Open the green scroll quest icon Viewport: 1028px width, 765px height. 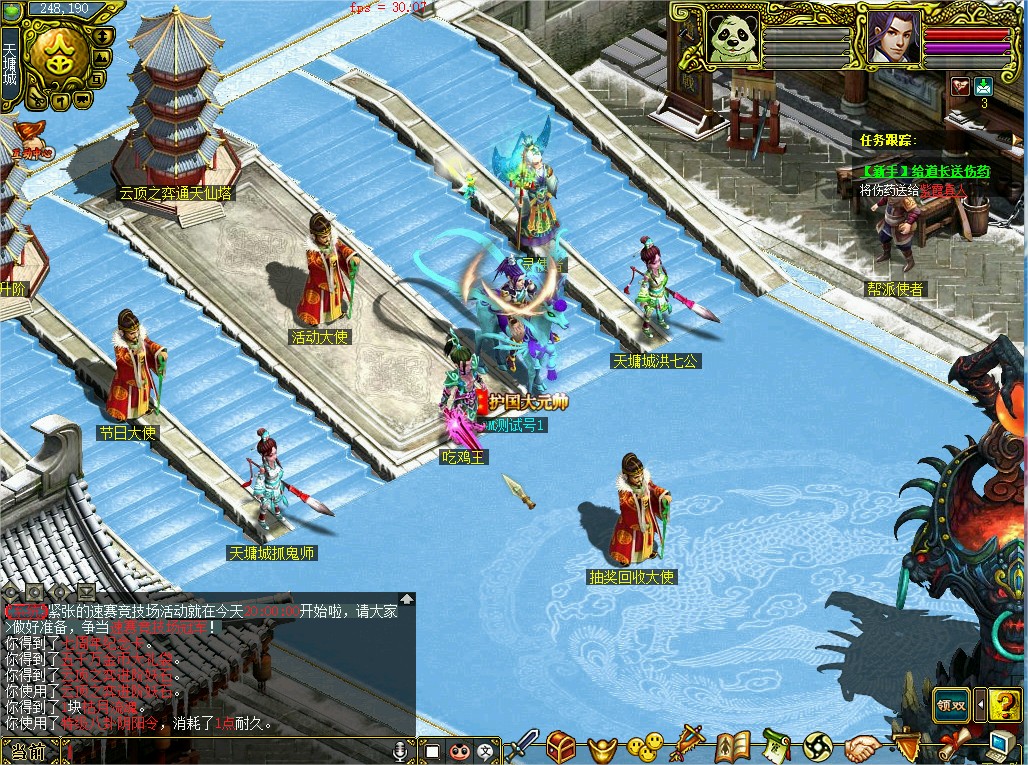point(776,745)
